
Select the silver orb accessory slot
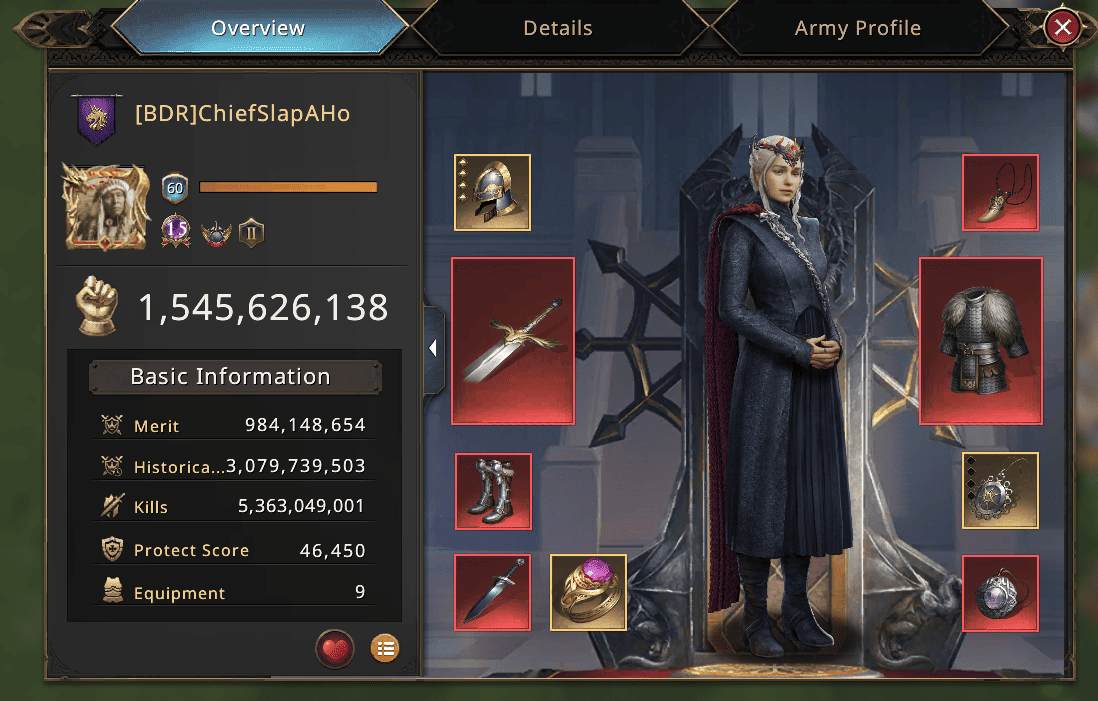click(x=1000, y=593)
